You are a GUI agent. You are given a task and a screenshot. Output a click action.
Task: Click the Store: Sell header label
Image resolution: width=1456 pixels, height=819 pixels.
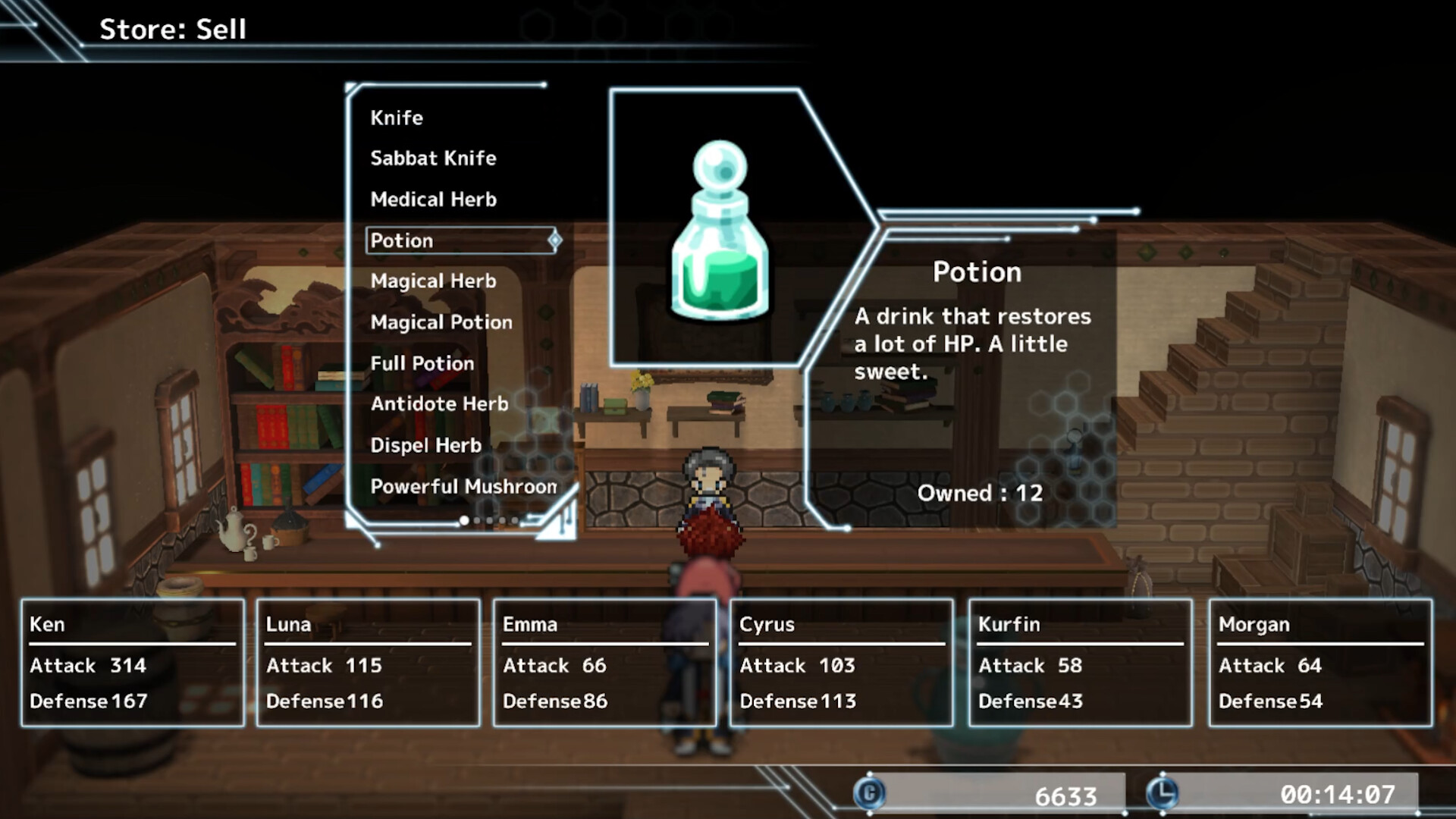[172, 30]
